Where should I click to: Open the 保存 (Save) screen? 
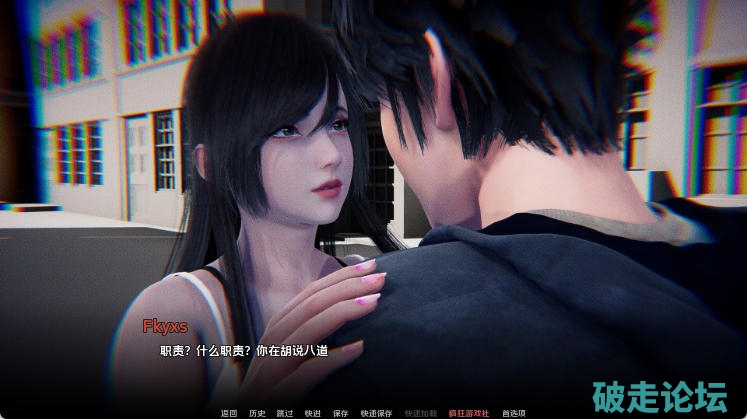pos(341,412)
